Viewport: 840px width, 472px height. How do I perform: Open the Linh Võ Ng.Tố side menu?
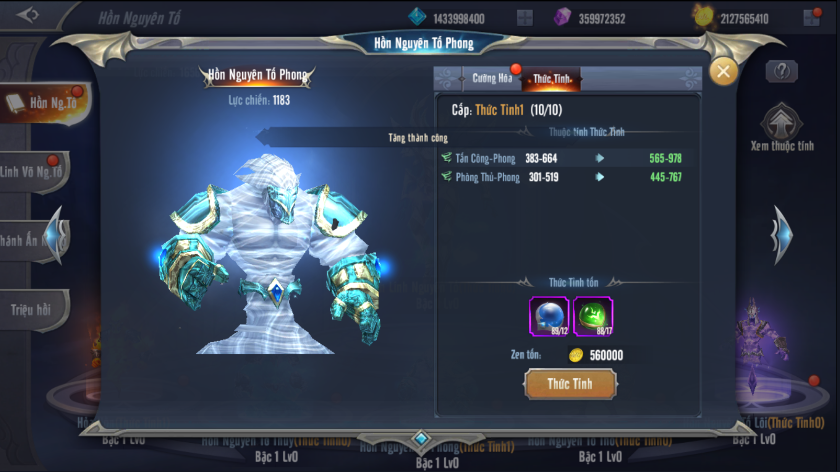(35, 171)
